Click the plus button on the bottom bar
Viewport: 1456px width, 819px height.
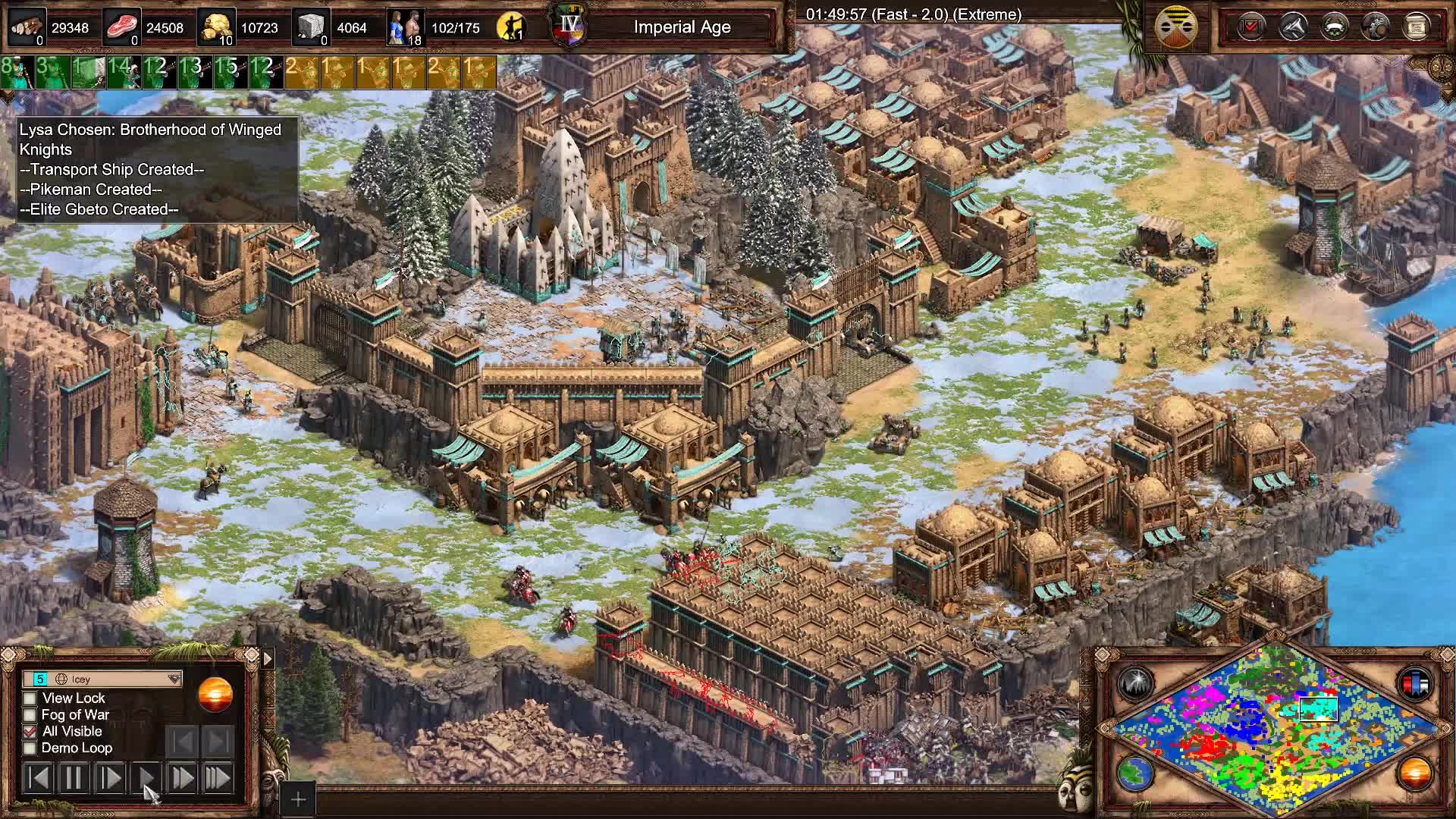(298, 799)
